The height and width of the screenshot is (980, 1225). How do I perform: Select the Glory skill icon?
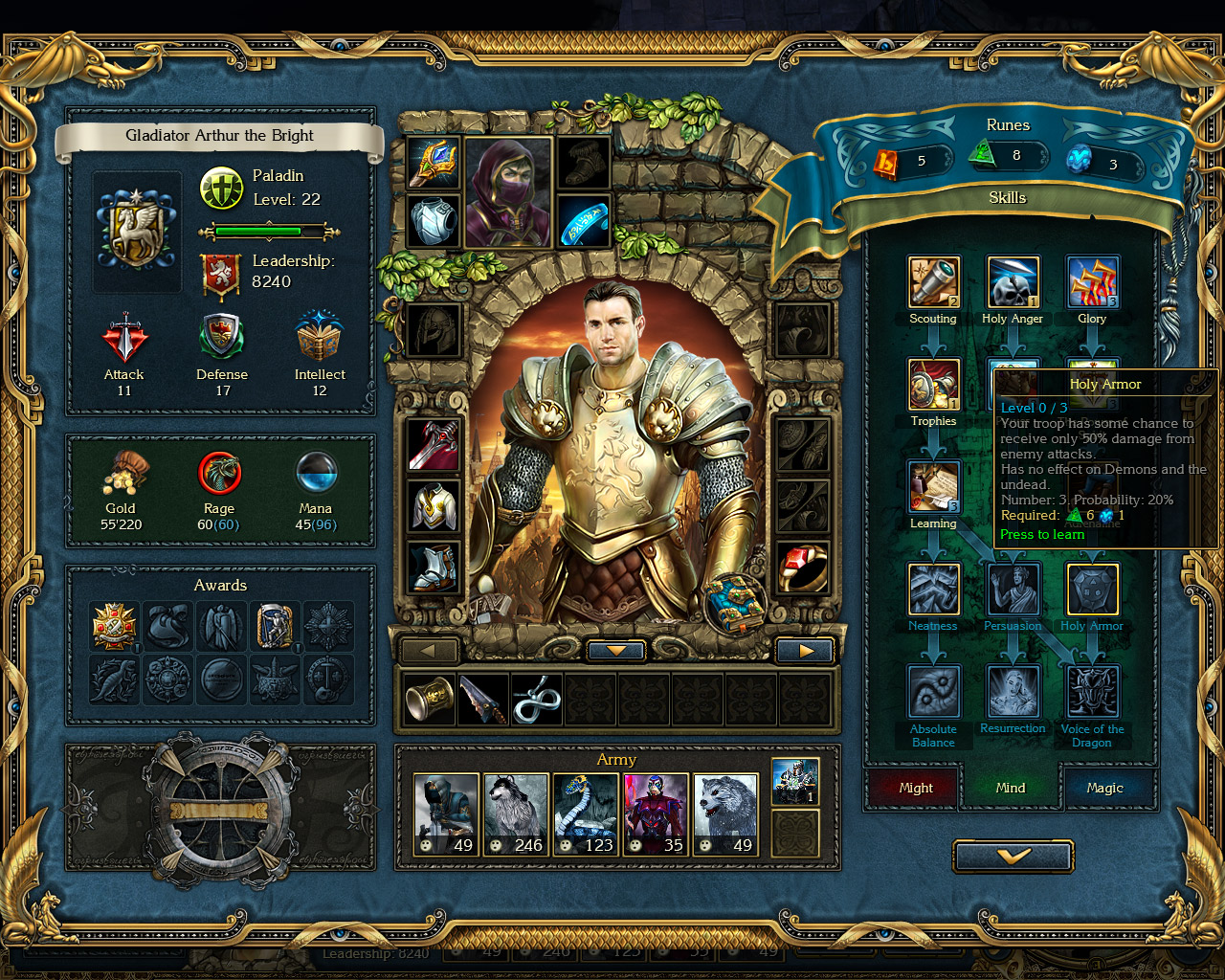click(x=1092, y=280)
